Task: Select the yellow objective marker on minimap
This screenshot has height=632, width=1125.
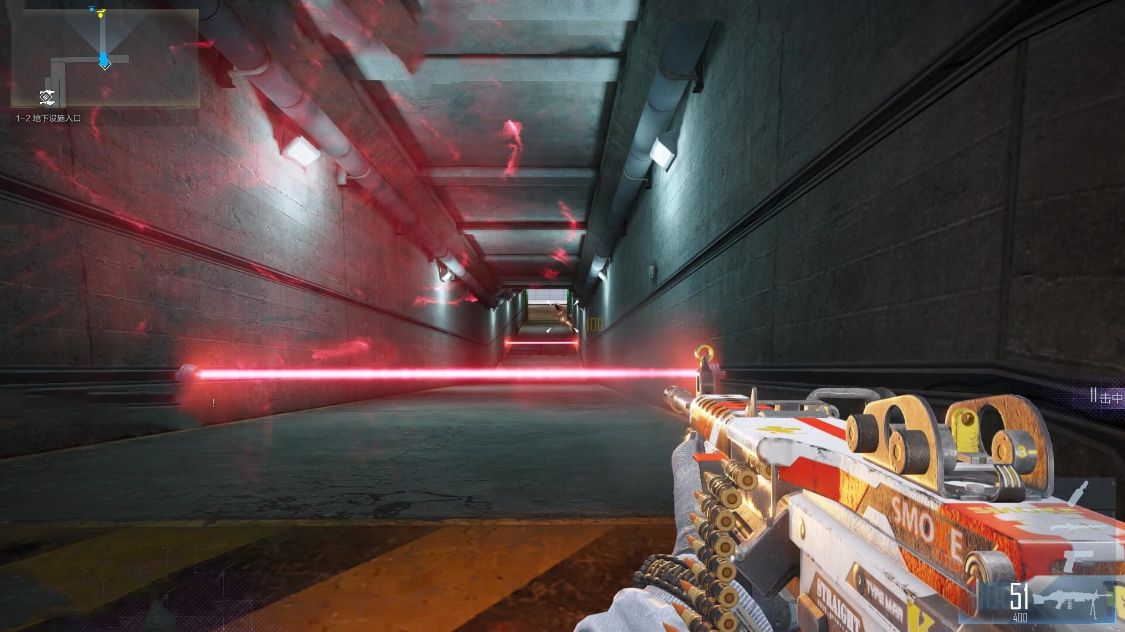Action: pyautogui.click(x=99, y=12)
